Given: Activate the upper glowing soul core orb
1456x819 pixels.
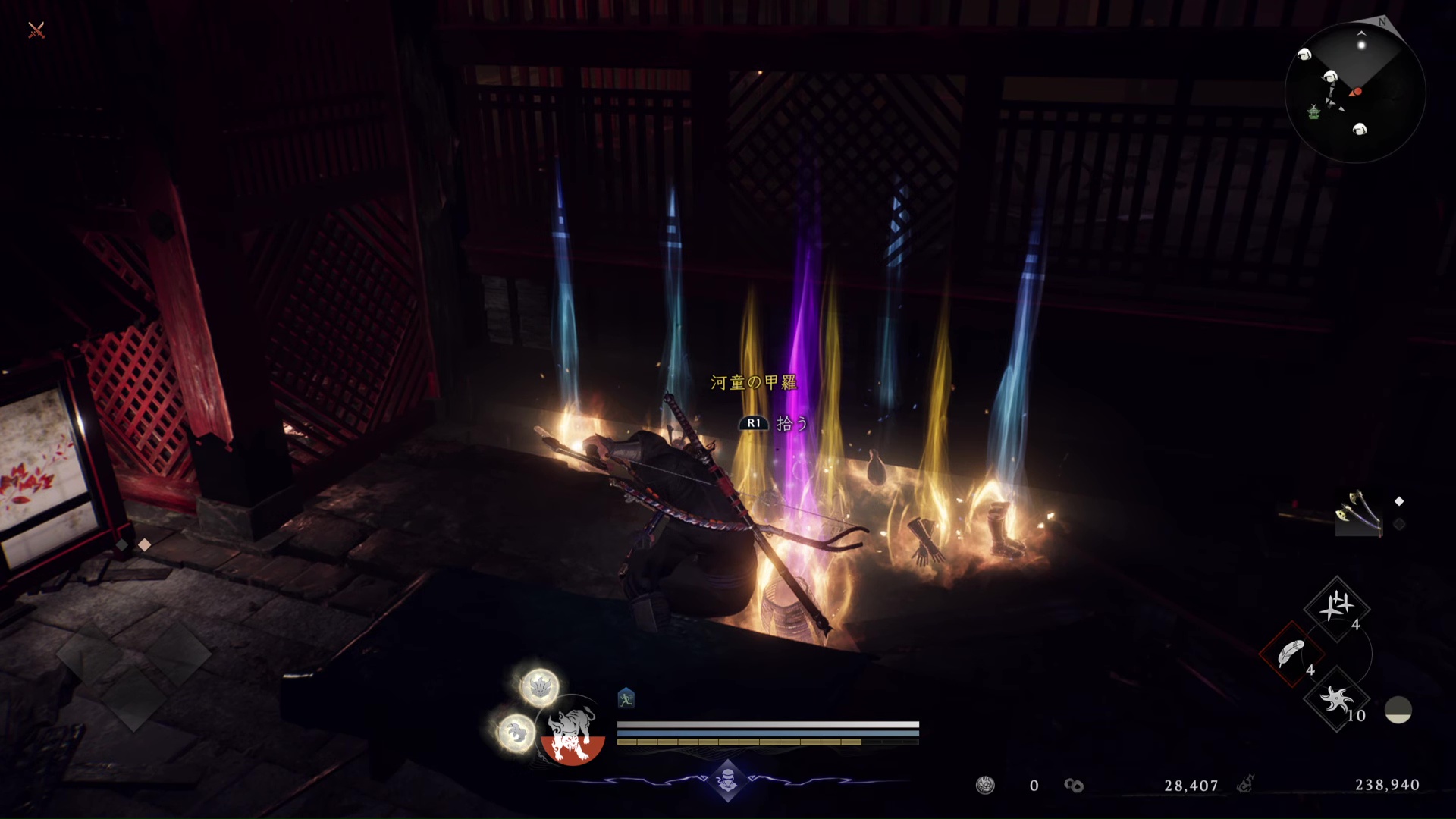Looking at the screenshot, I should click(x=539, y=687).
